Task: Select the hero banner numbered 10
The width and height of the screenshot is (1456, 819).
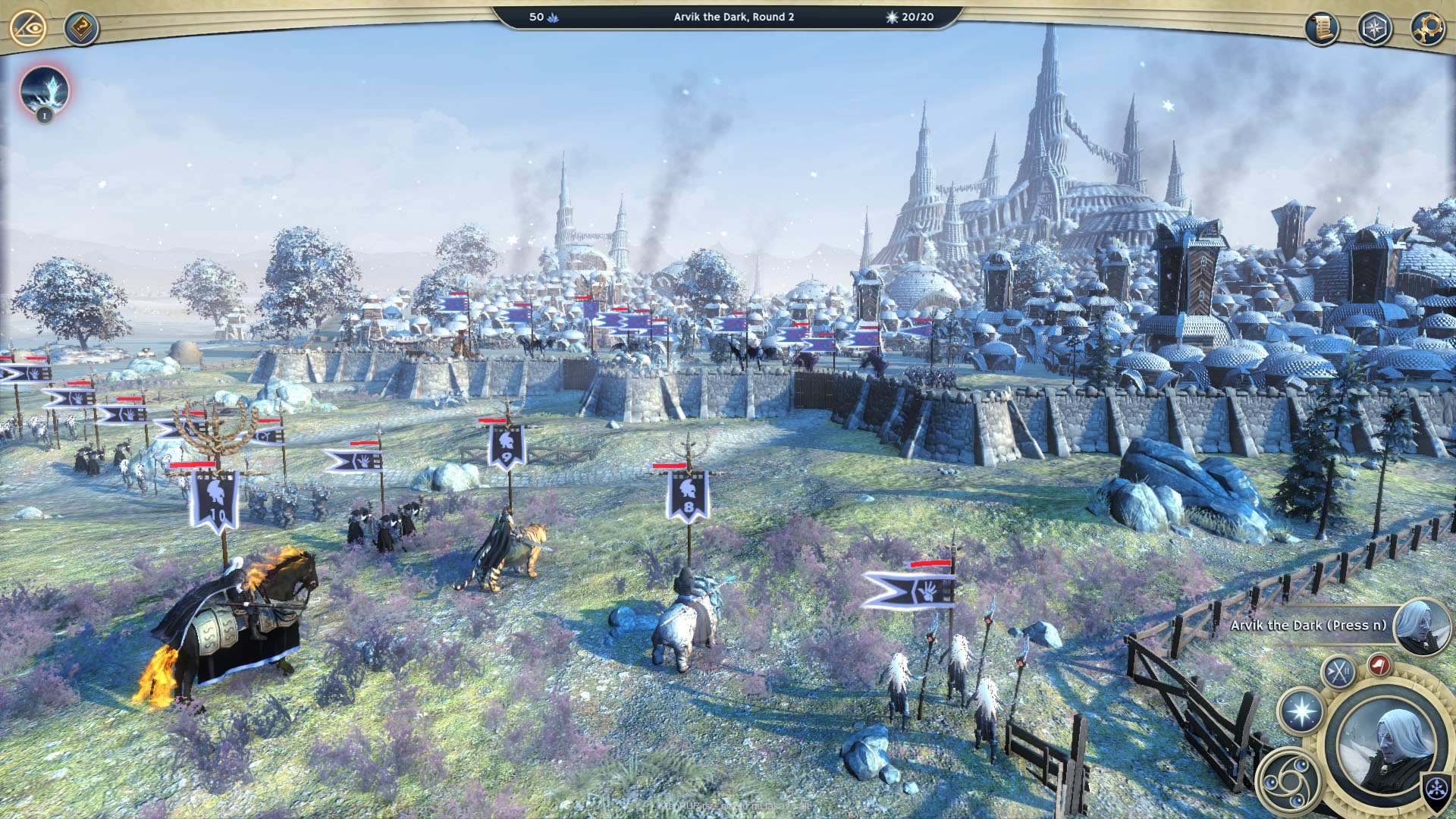Action: [215, 500]
